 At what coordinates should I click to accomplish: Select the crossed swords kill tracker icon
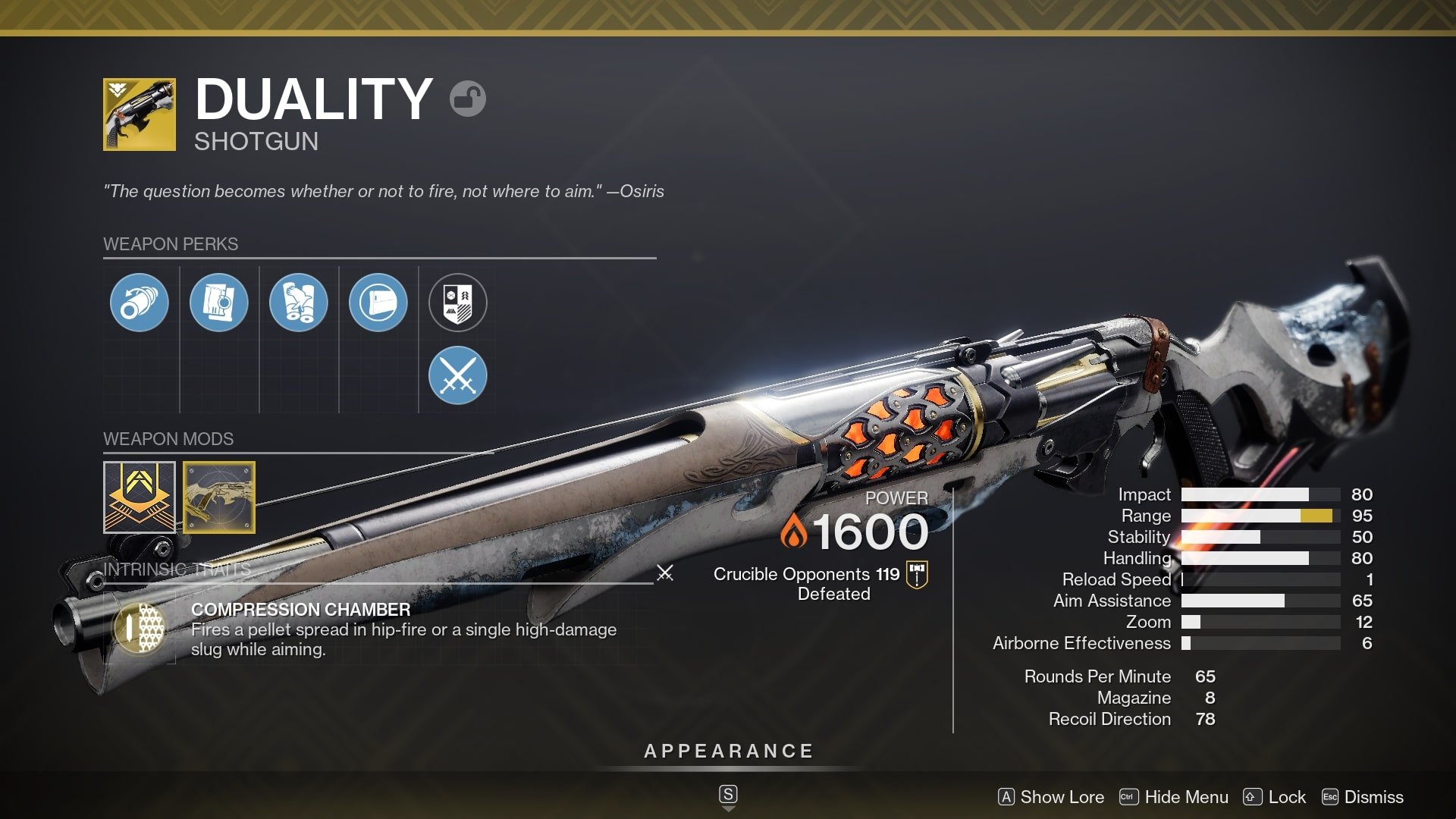[x=458, y=375]
